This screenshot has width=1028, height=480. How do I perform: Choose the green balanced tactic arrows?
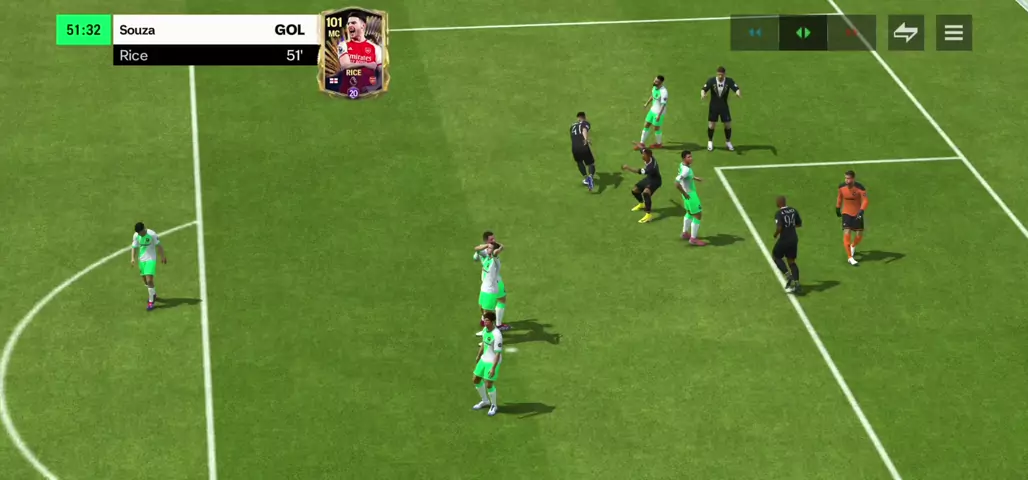803,33
